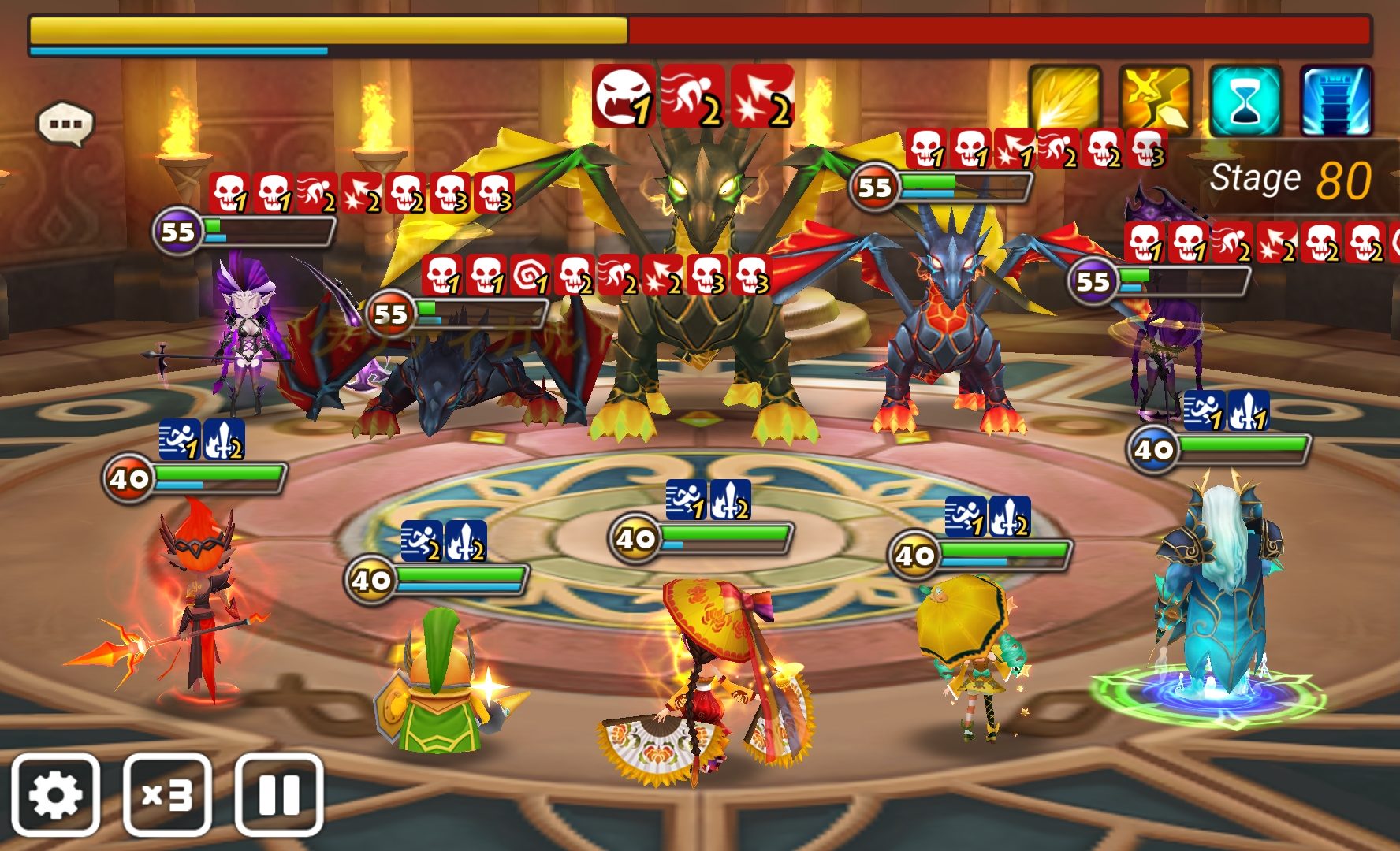
Task: Pause the battle
Action: pos(279,795)
